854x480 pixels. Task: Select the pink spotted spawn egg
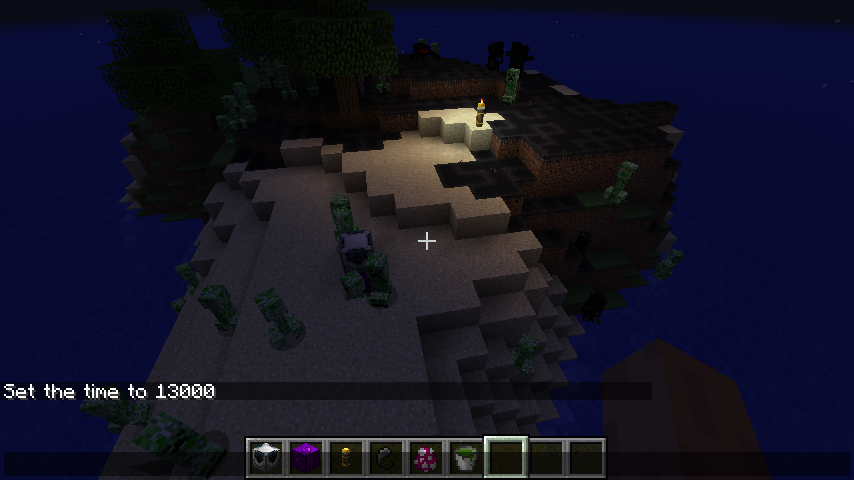tap(426, 458)
